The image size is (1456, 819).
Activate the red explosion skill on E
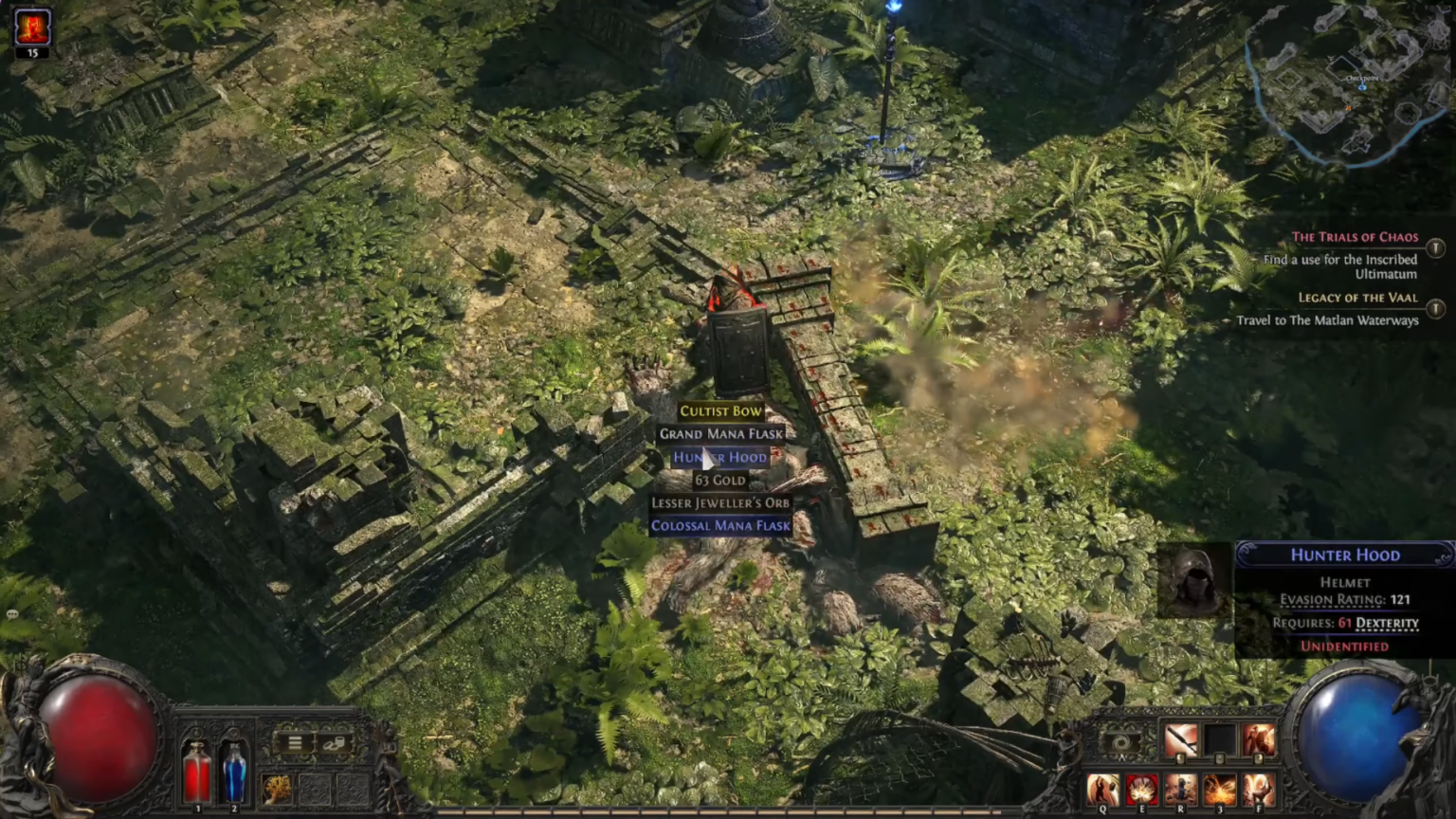pyautogui.click(x=1142, y=790)
